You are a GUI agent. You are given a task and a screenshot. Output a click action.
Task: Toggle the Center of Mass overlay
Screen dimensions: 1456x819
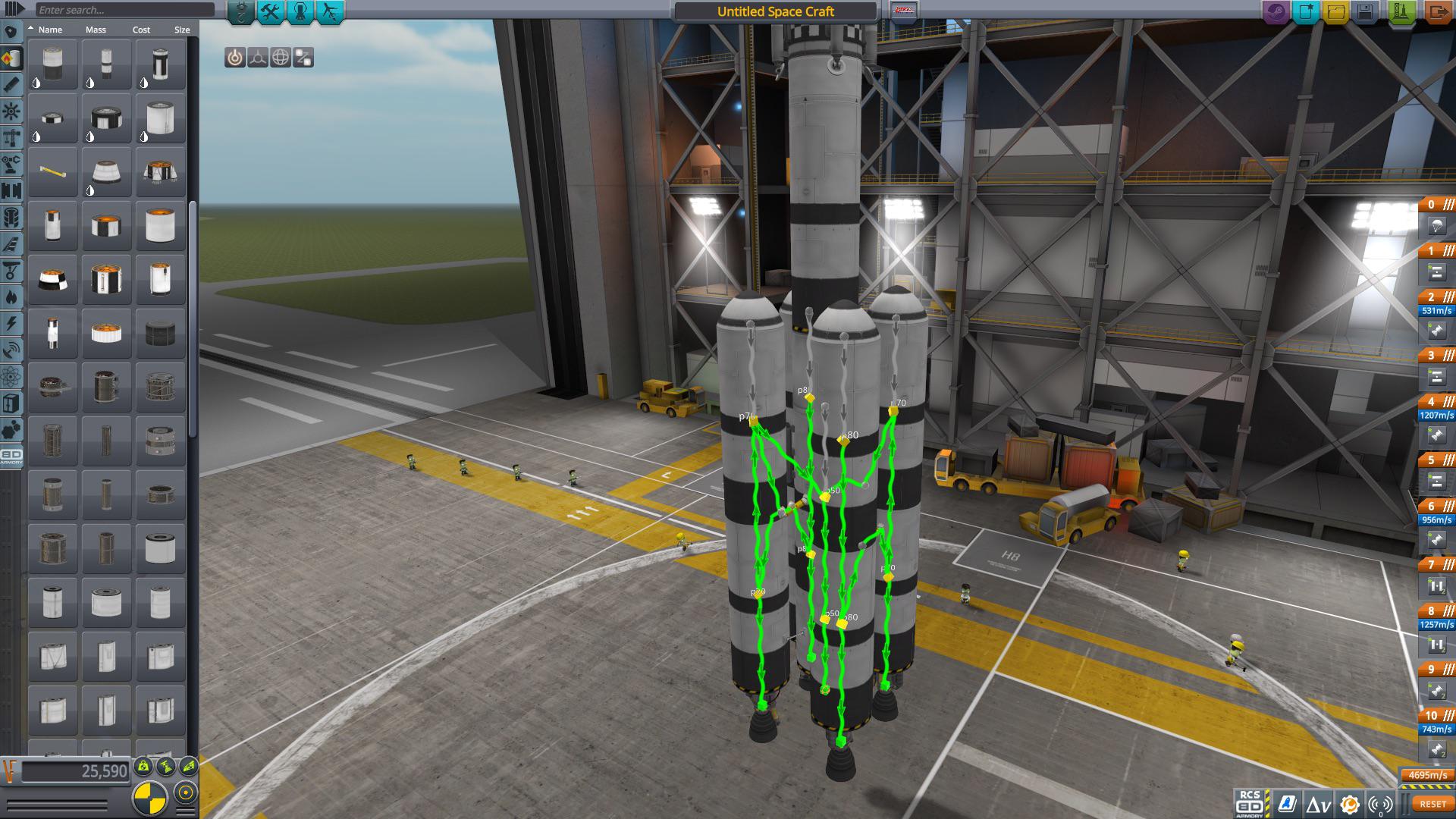(x=143, y=767)
